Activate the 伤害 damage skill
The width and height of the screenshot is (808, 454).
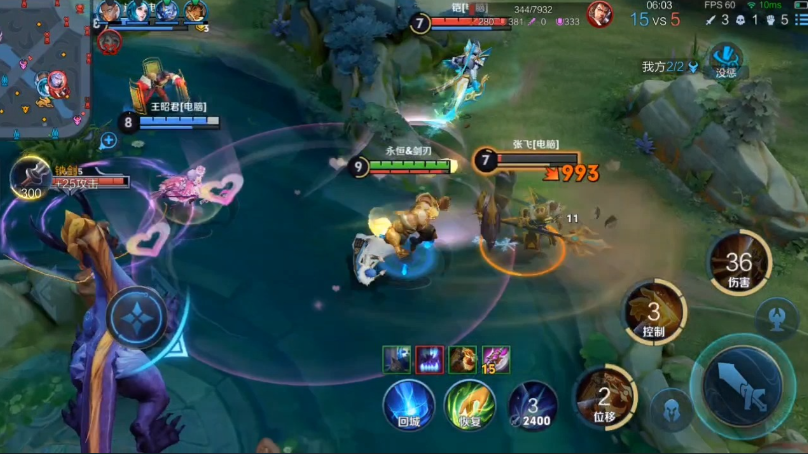coord(739,263)
